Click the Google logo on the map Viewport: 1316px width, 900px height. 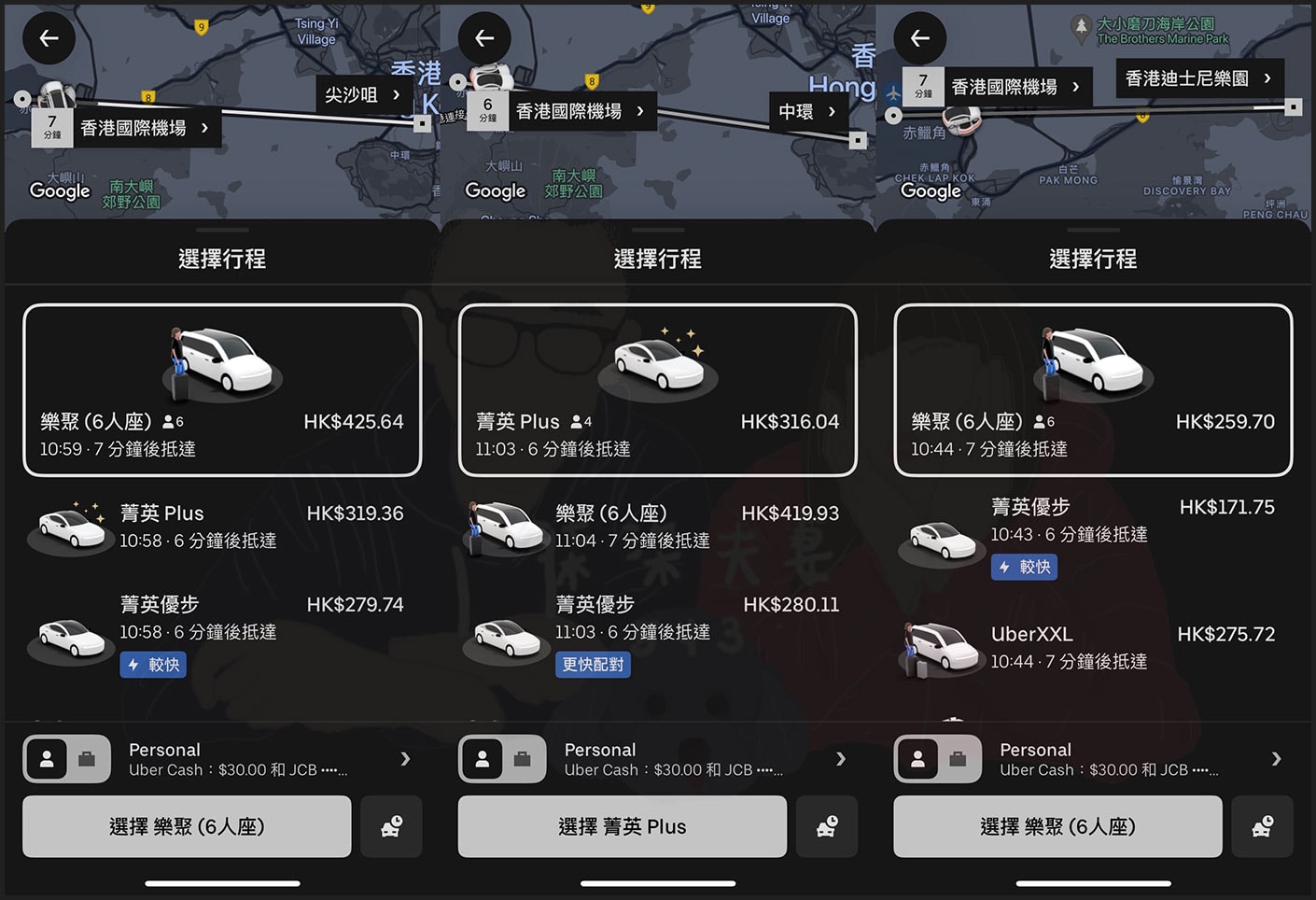click(60, 191)
